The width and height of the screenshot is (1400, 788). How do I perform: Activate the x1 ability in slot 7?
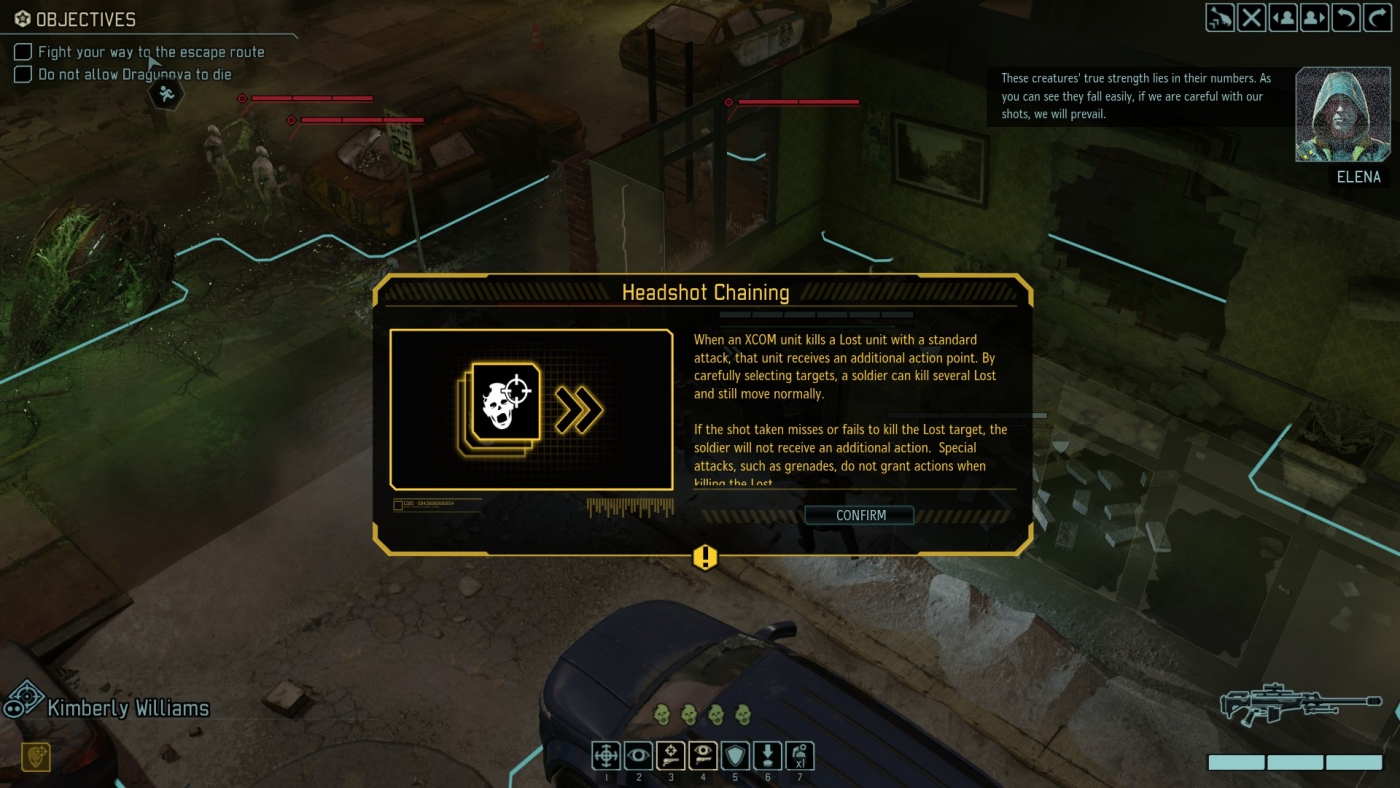point(801,756)
